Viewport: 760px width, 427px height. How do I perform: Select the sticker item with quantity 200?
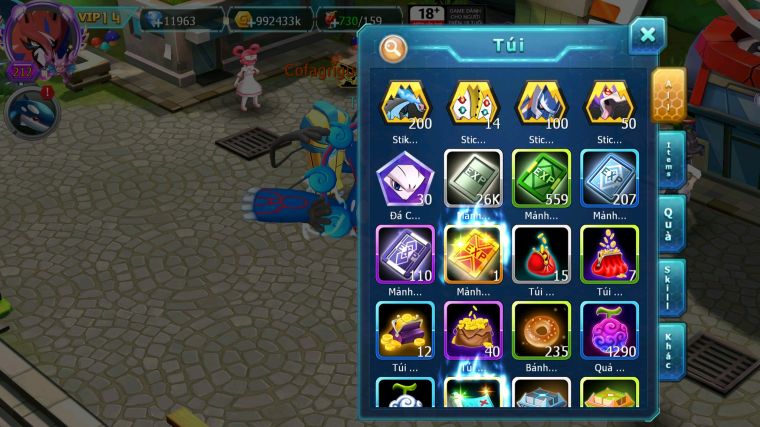point(405,106)
